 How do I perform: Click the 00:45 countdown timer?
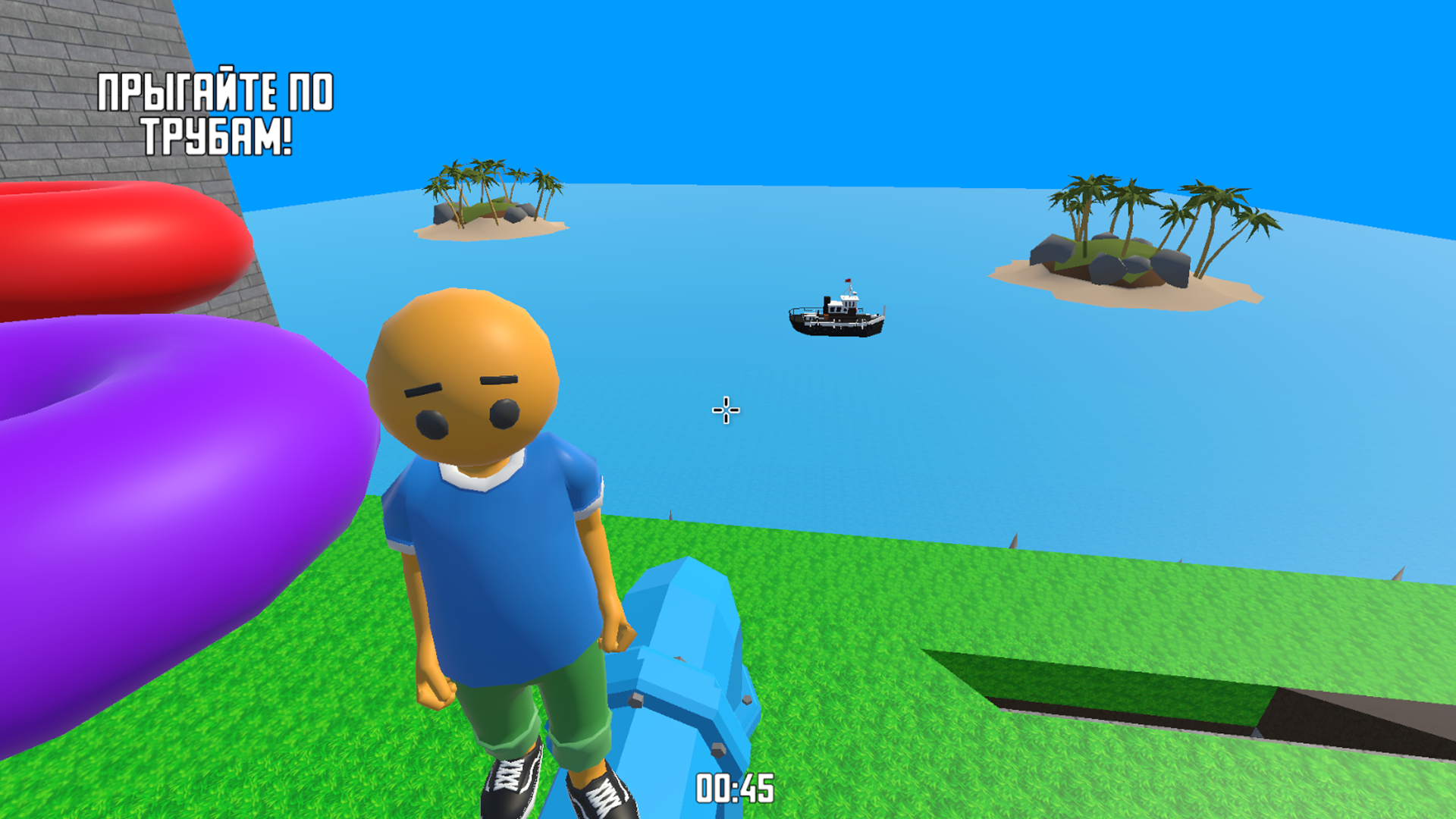[x=733, y=786]
